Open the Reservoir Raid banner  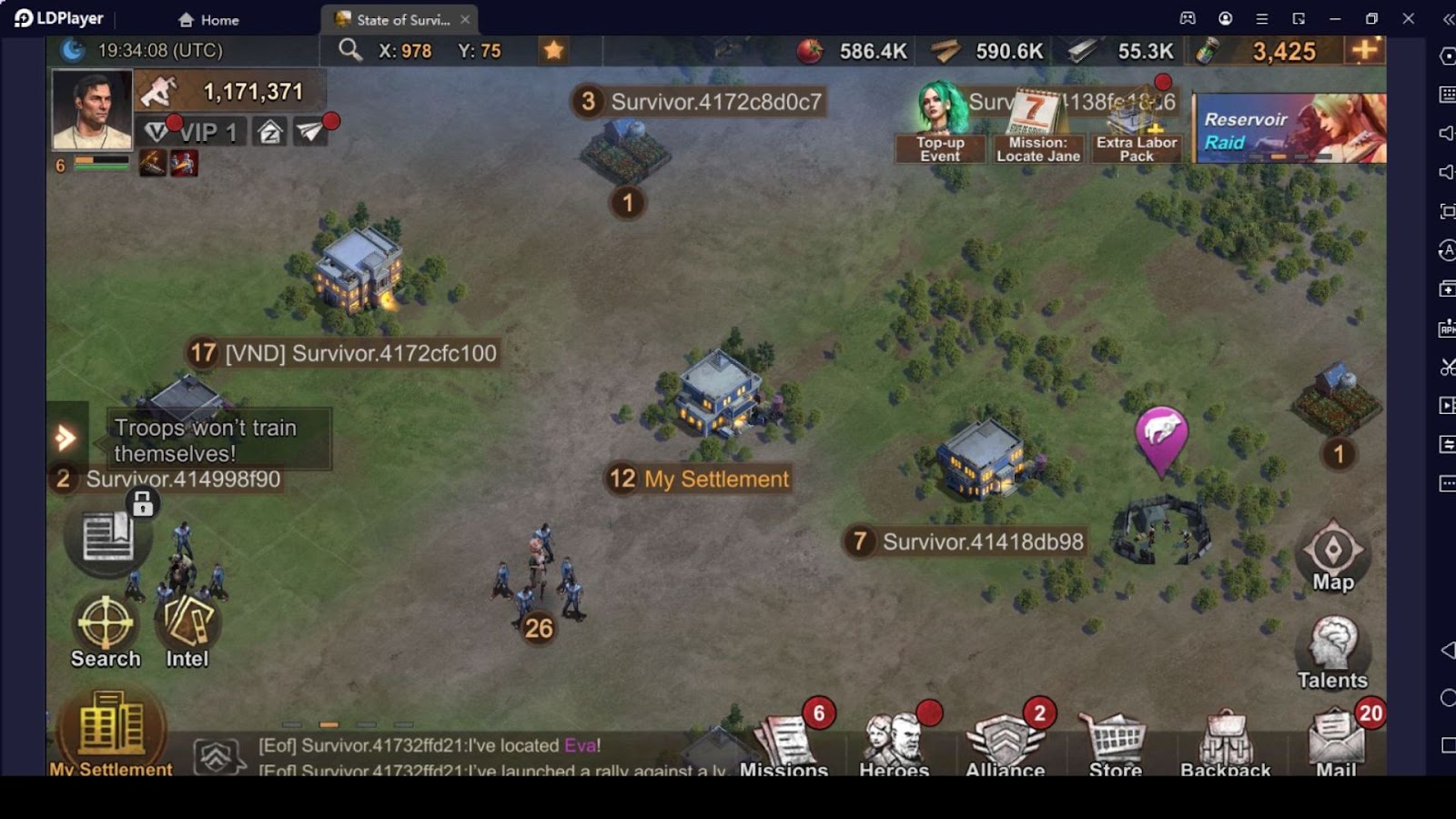coord(1290,128)
